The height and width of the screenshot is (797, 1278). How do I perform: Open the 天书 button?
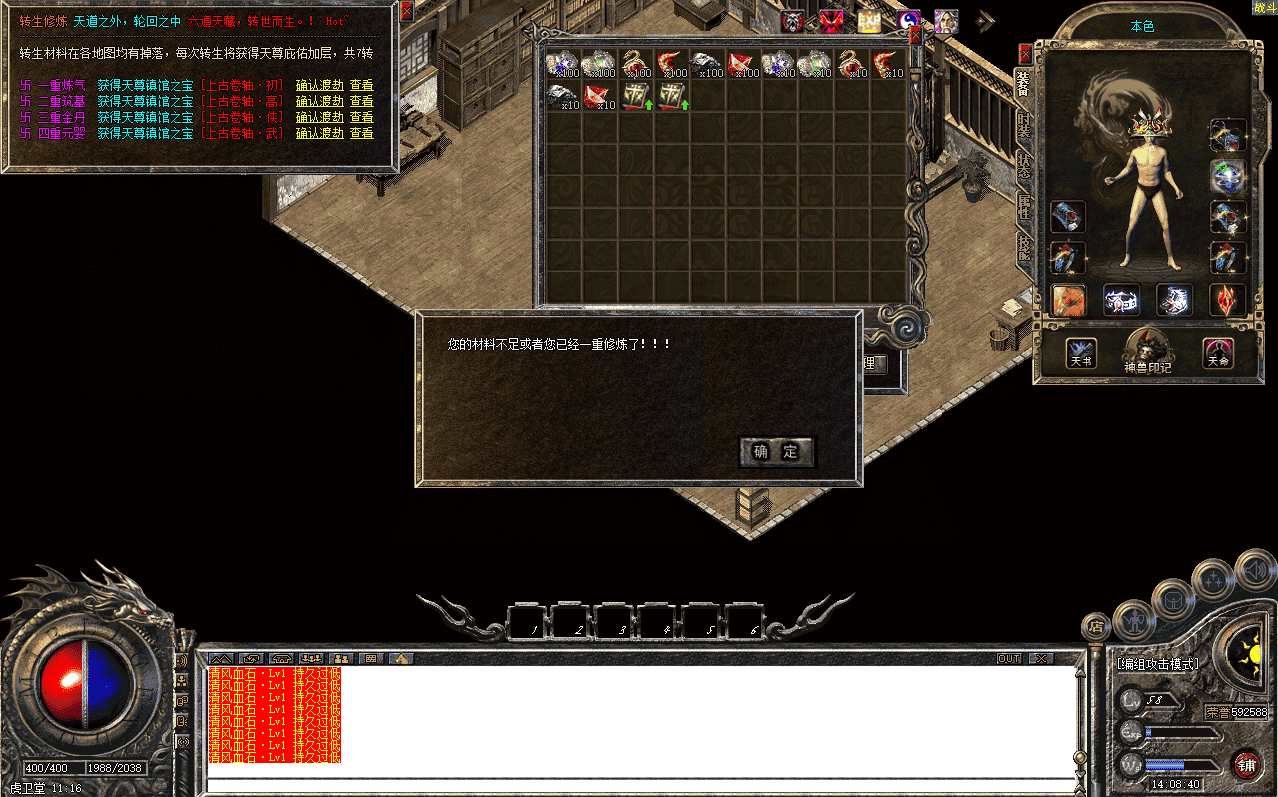[x=1081, y=352]
